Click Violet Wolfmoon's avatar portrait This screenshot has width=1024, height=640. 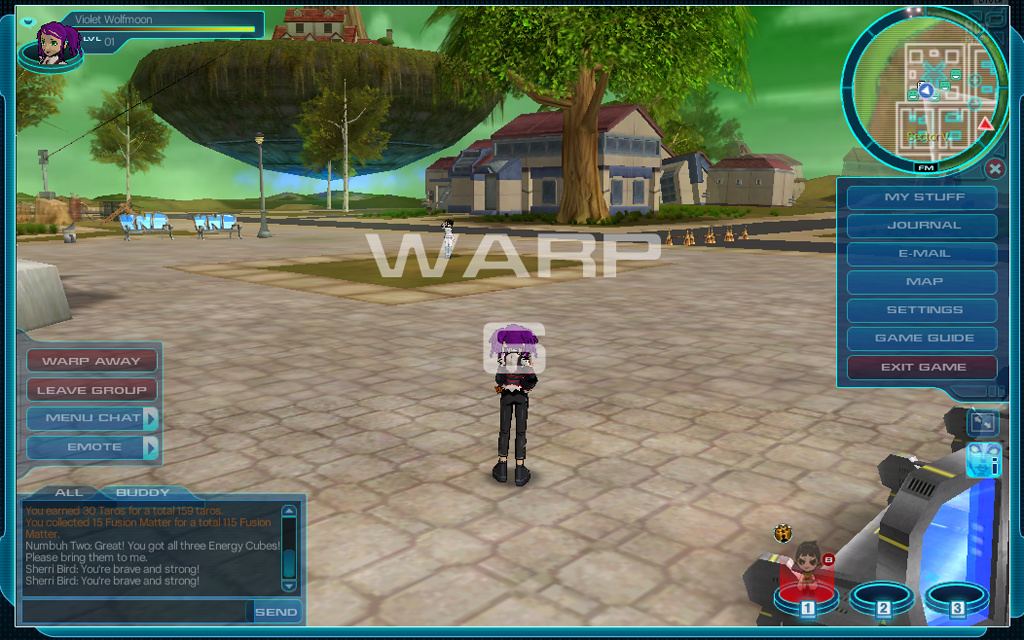pos(52,43)
